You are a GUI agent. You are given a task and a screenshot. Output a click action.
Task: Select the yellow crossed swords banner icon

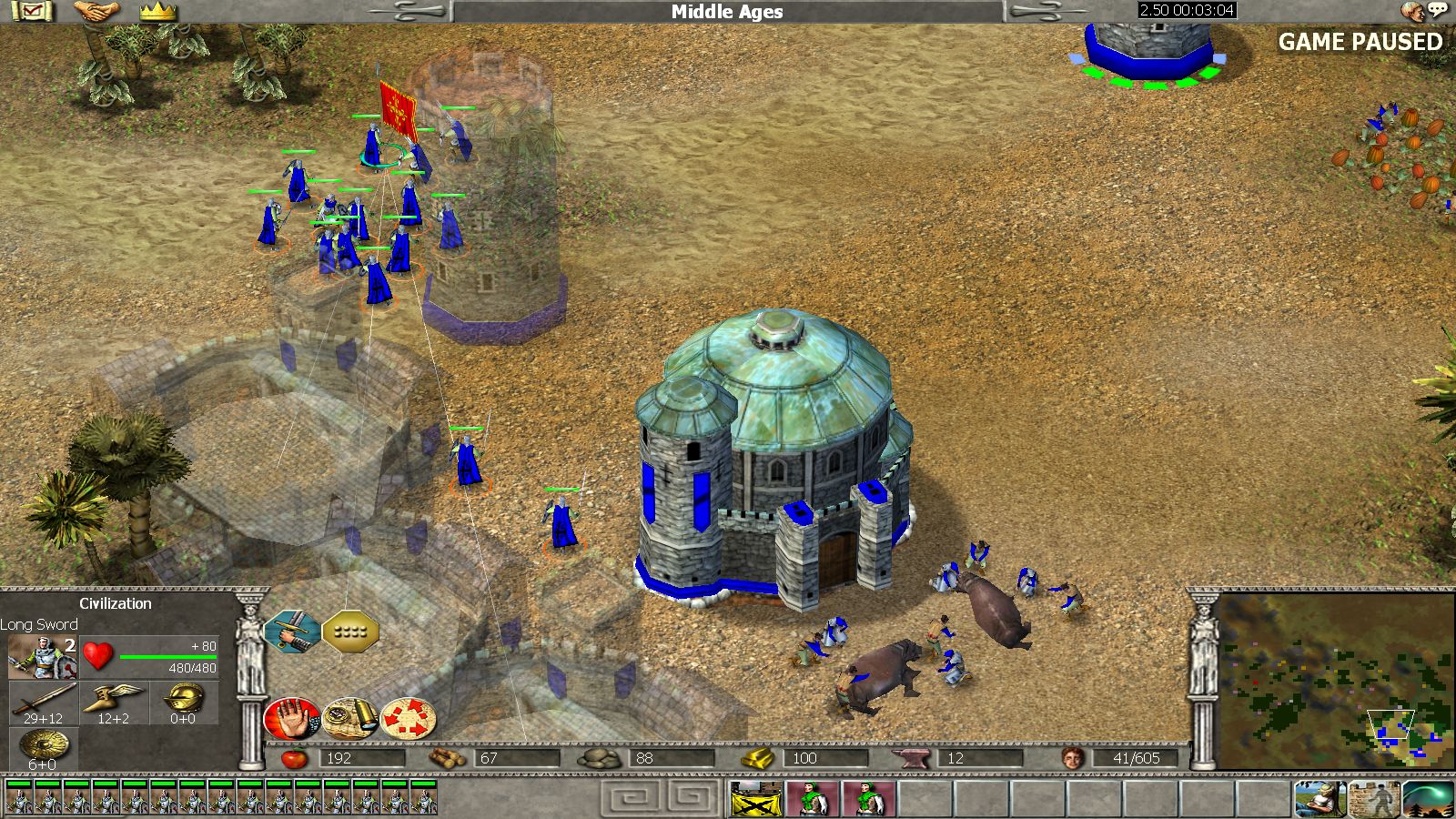click(756, 798)
